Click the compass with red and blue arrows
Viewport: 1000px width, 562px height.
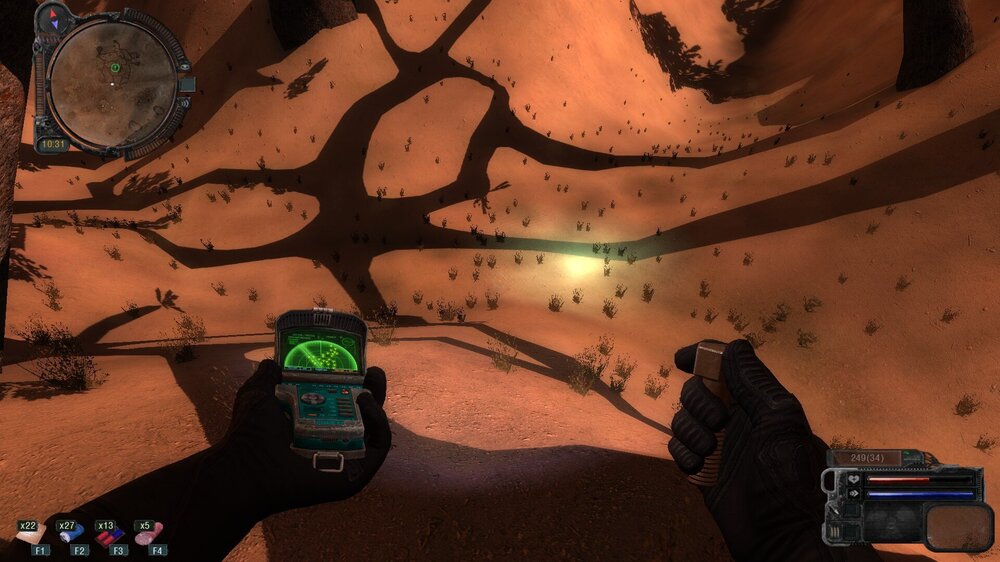click(54, 17)
